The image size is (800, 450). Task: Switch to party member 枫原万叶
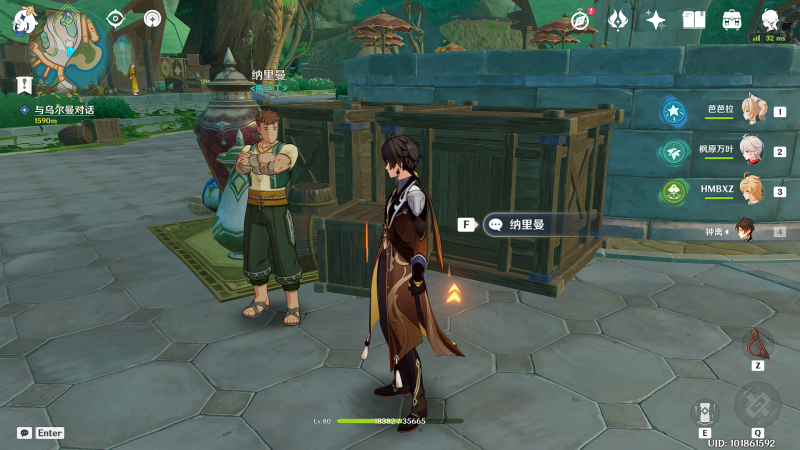tap(750, 152)
